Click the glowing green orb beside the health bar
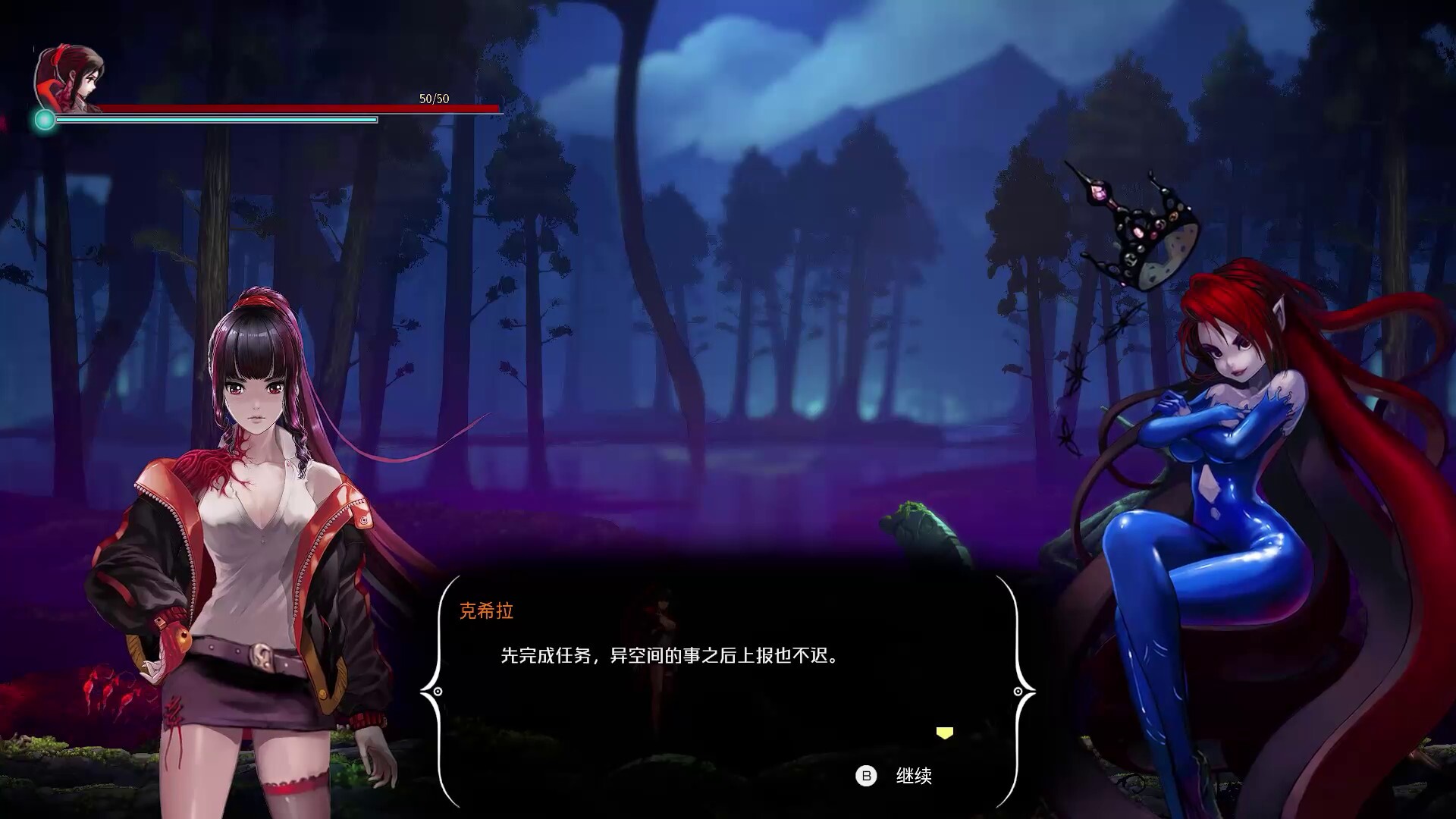 (x=44, y=118)
